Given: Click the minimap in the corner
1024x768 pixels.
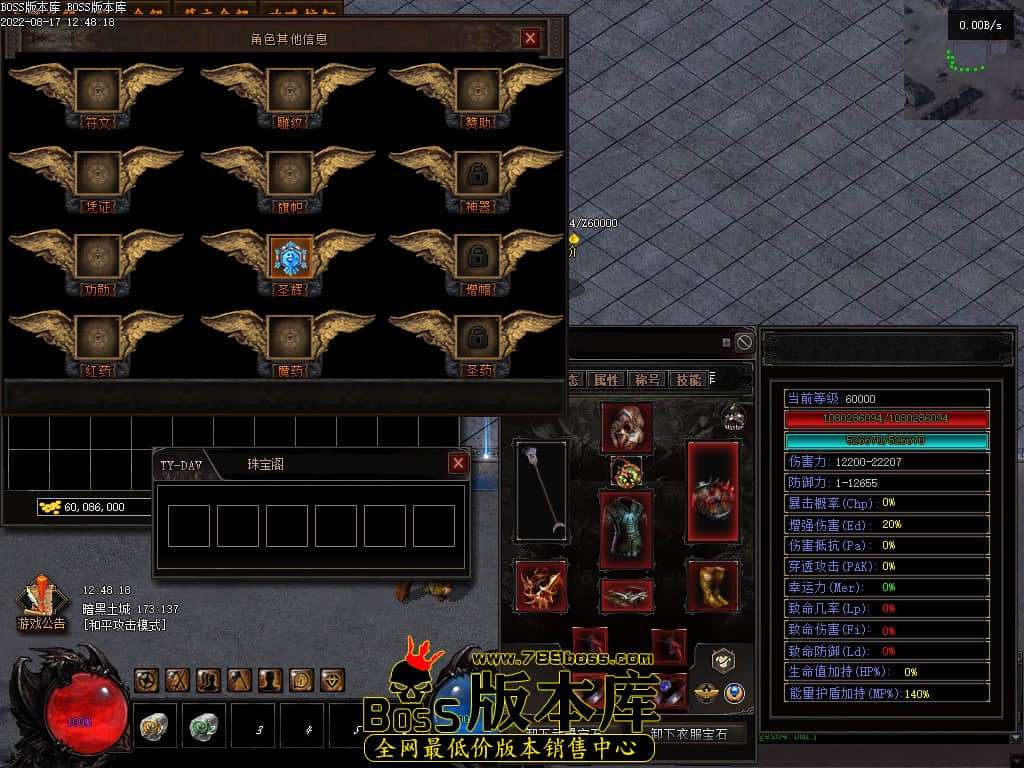Looking at the screenshot, I should click(962, 60).
